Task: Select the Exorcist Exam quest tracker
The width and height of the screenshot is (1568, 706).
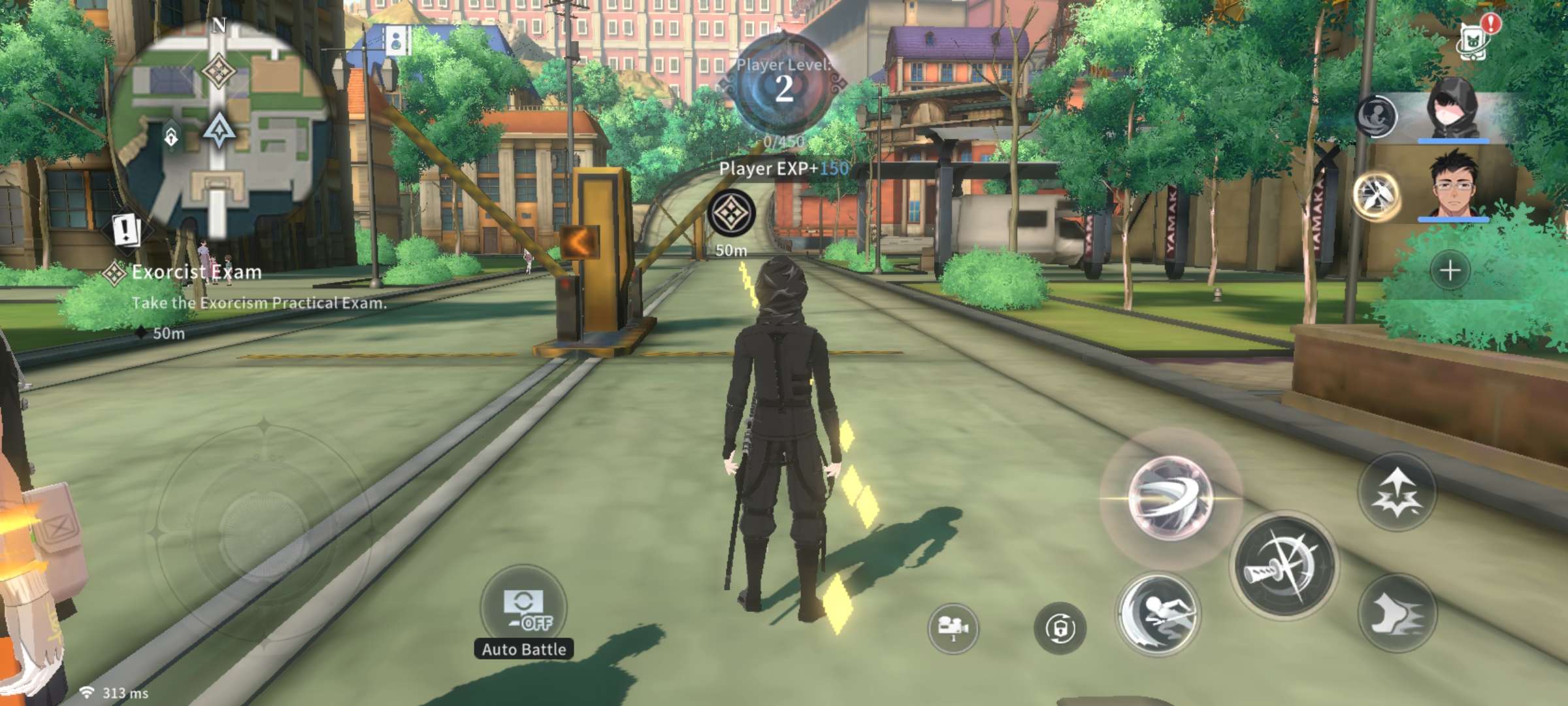Action: [196, 273]
